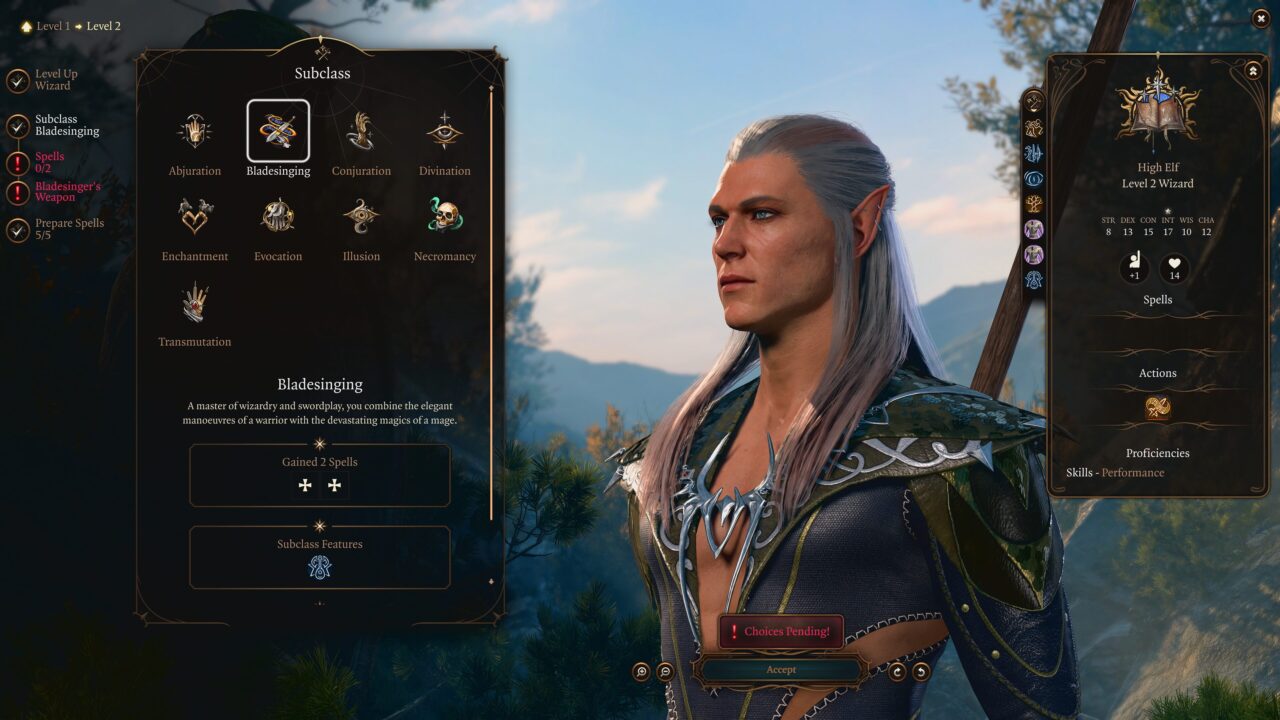The width and height of the screenshot is (1280, 720).
Task: Keep the currently selected Bladesinging option
Action: (278, 130)
